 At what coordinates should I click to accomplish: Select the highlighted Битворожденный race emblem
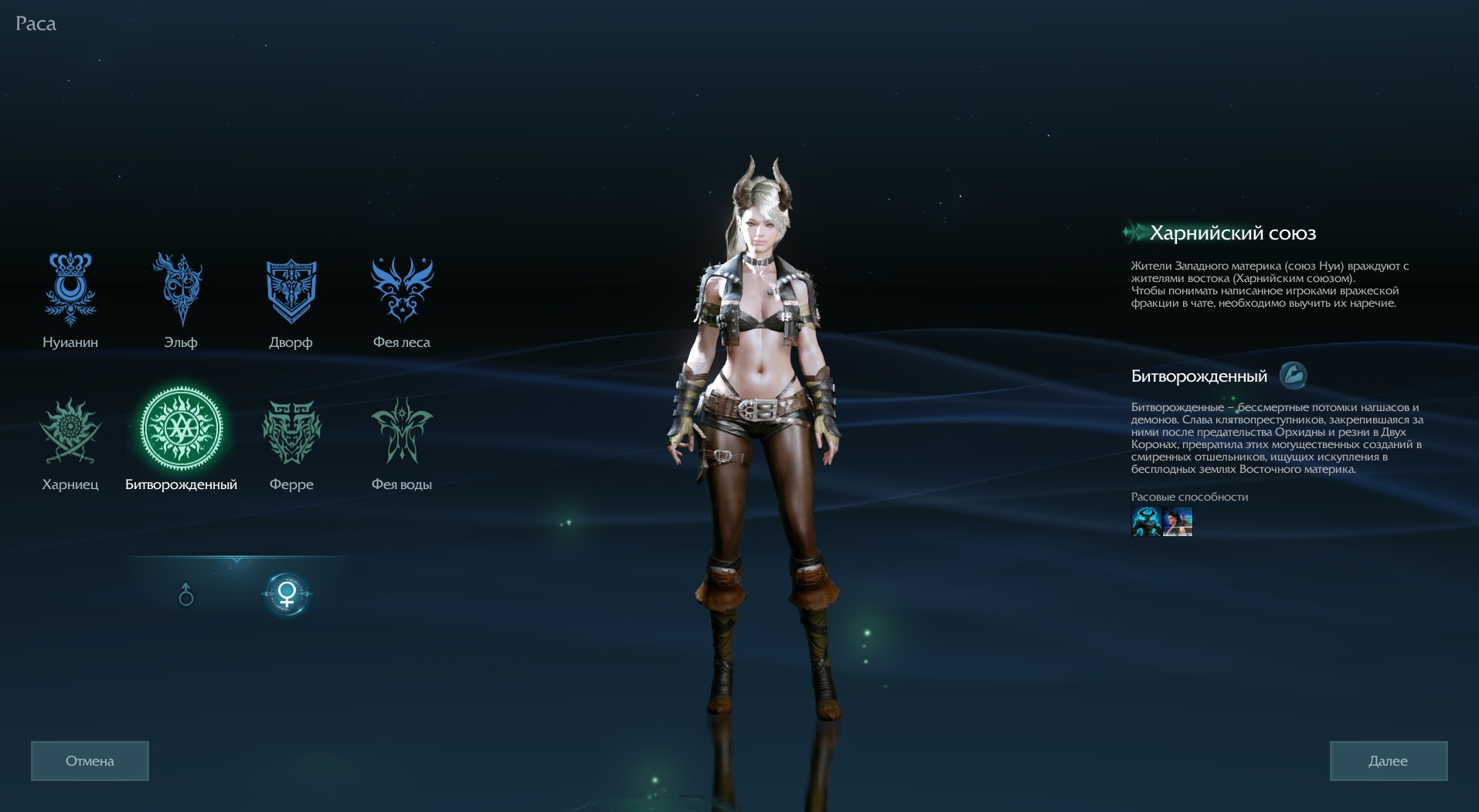[x=181, y=429]
